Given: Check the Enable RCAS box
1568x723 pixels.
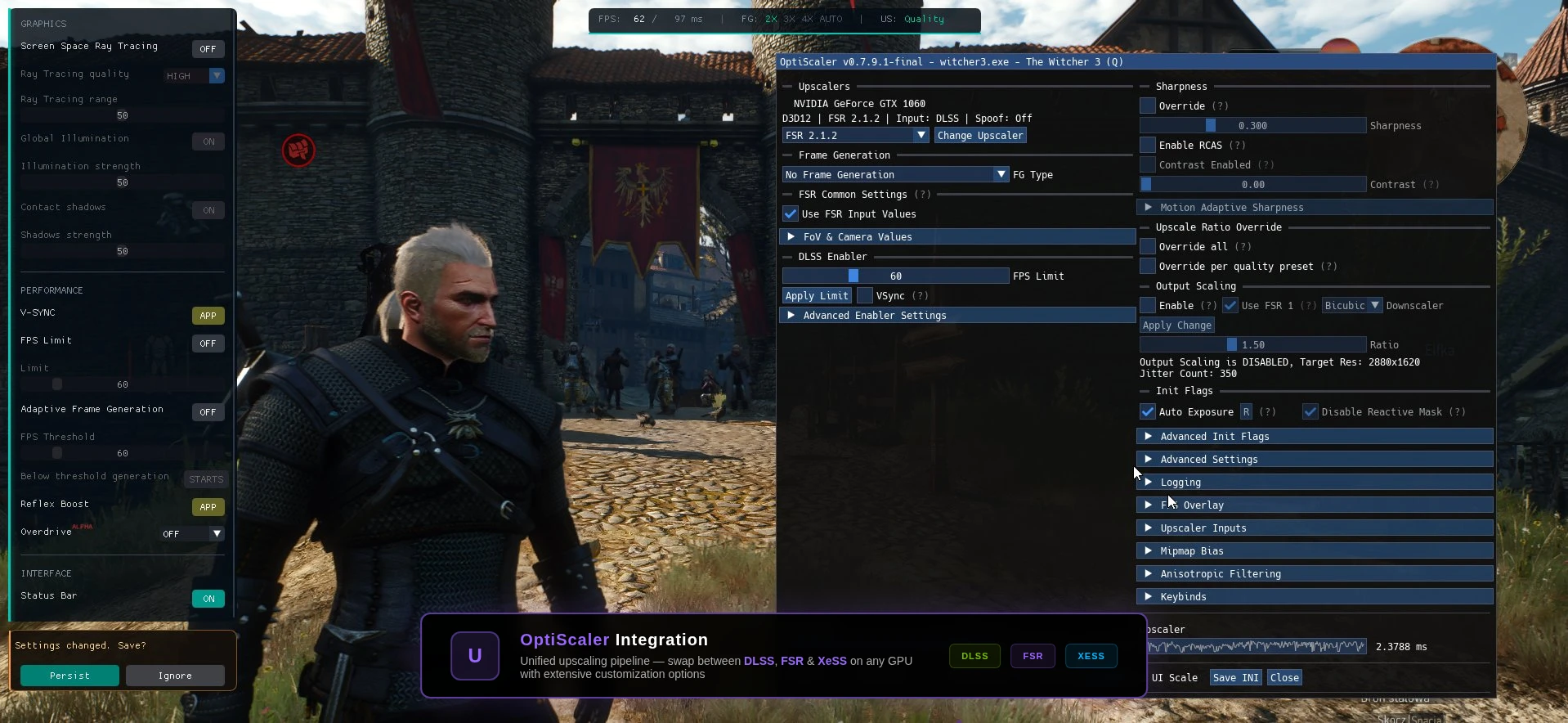Looking at the screenshot, I should [1148, 146].
